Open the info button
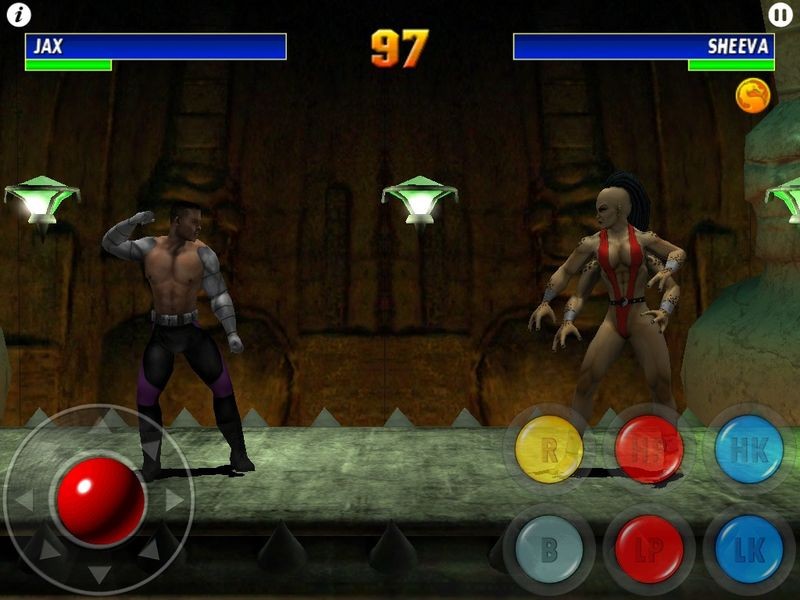 tap(19, 15)
